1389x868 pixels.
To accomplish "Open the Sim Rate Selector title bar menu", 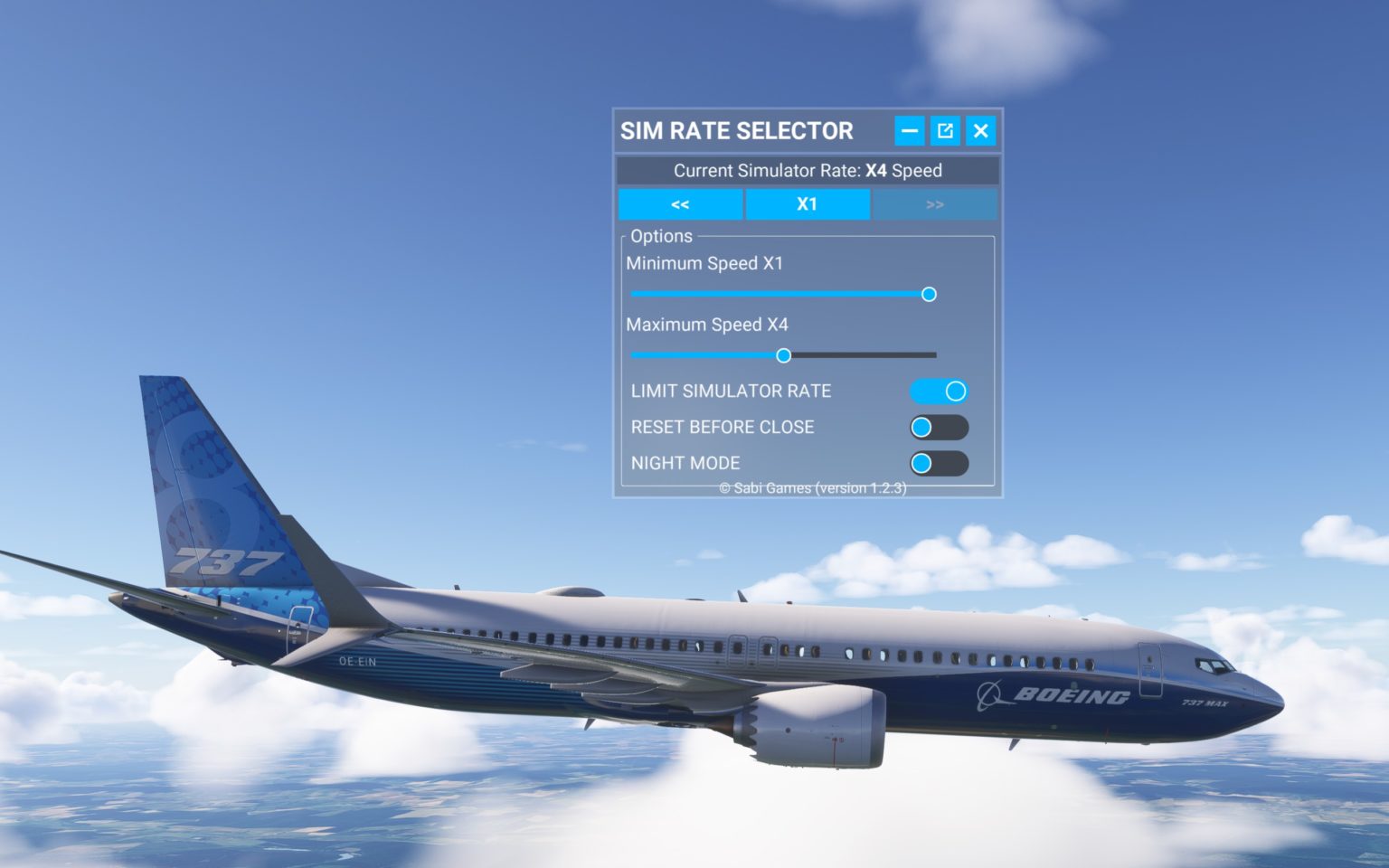I will pos(736,131).
